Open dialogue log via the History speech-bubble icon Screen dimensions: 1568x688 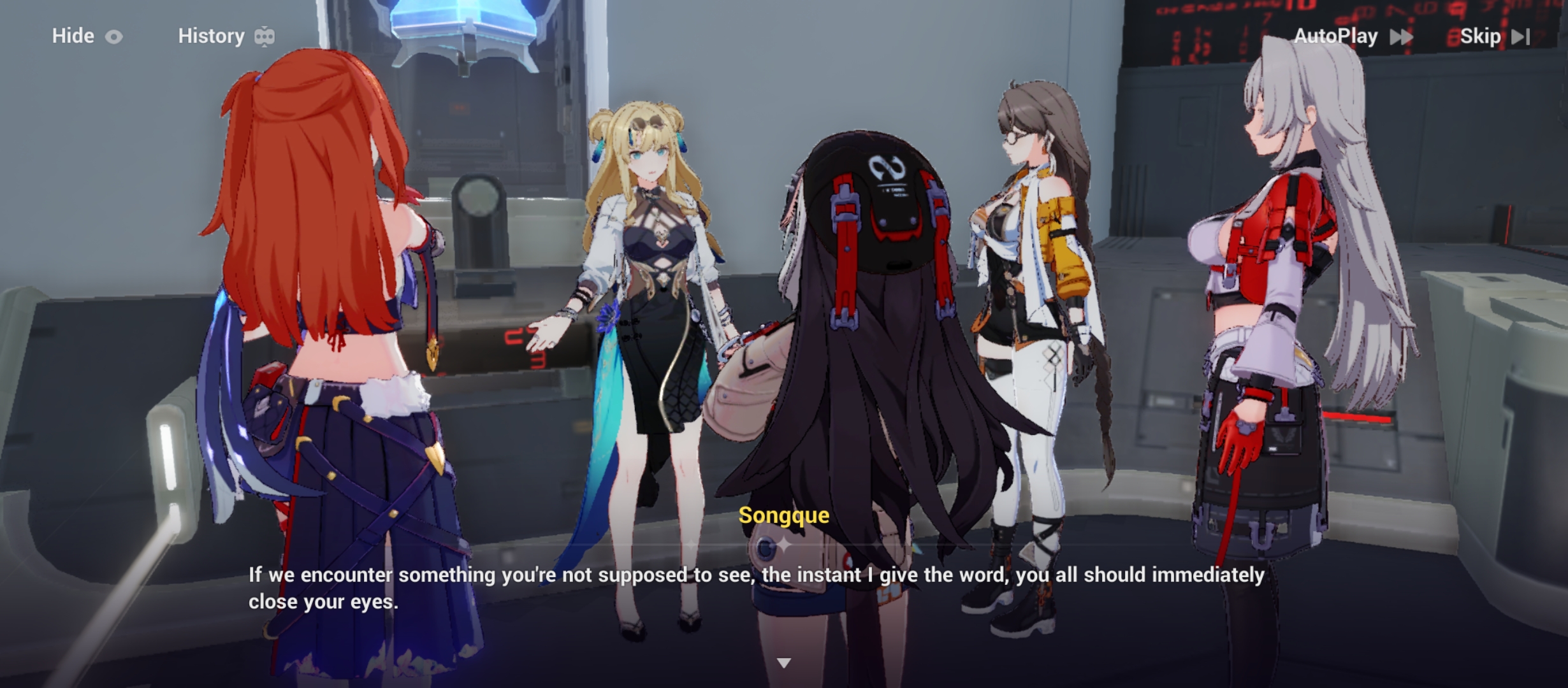[x=263, y=36]
